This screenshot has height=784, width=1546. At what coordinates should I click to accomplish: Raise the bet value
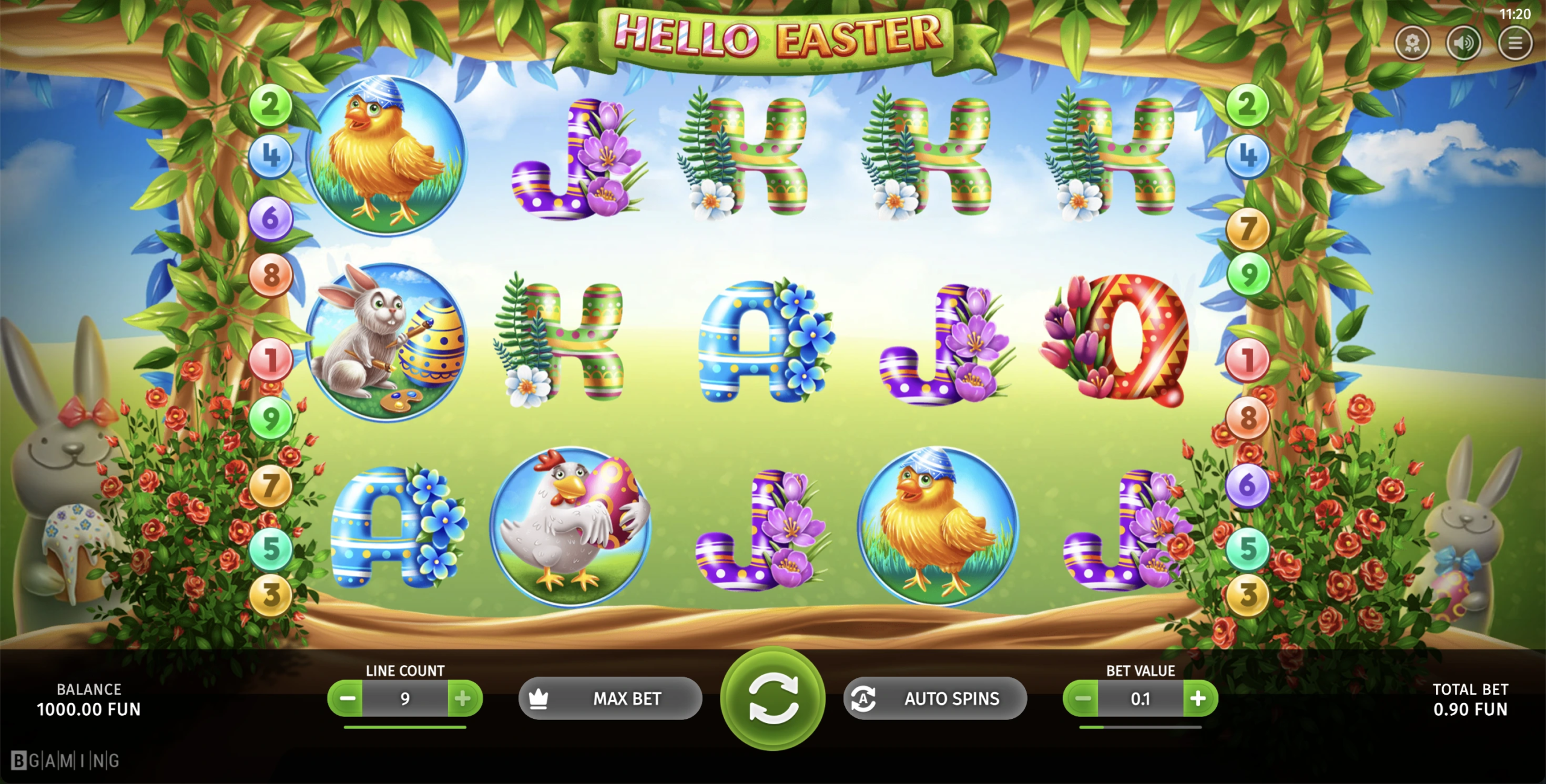1199,699
